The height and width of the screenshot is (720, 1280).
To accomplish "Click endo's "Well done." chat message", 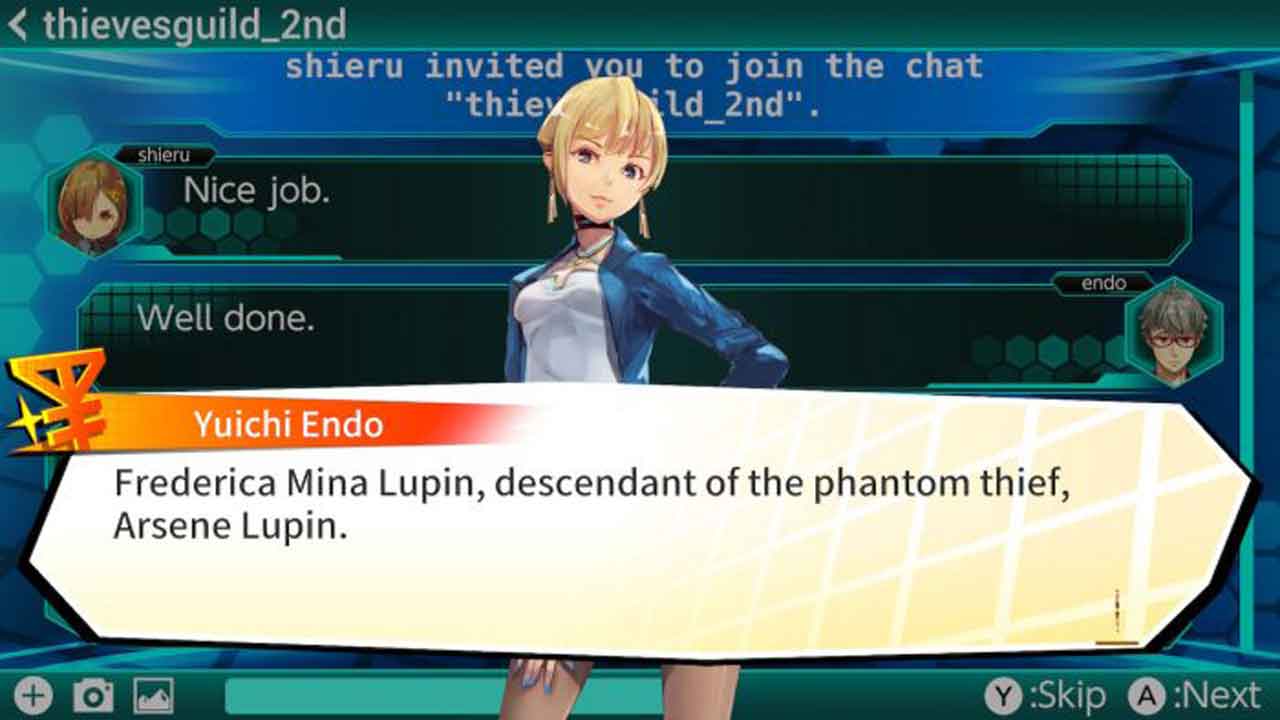I will pos(226,318).
